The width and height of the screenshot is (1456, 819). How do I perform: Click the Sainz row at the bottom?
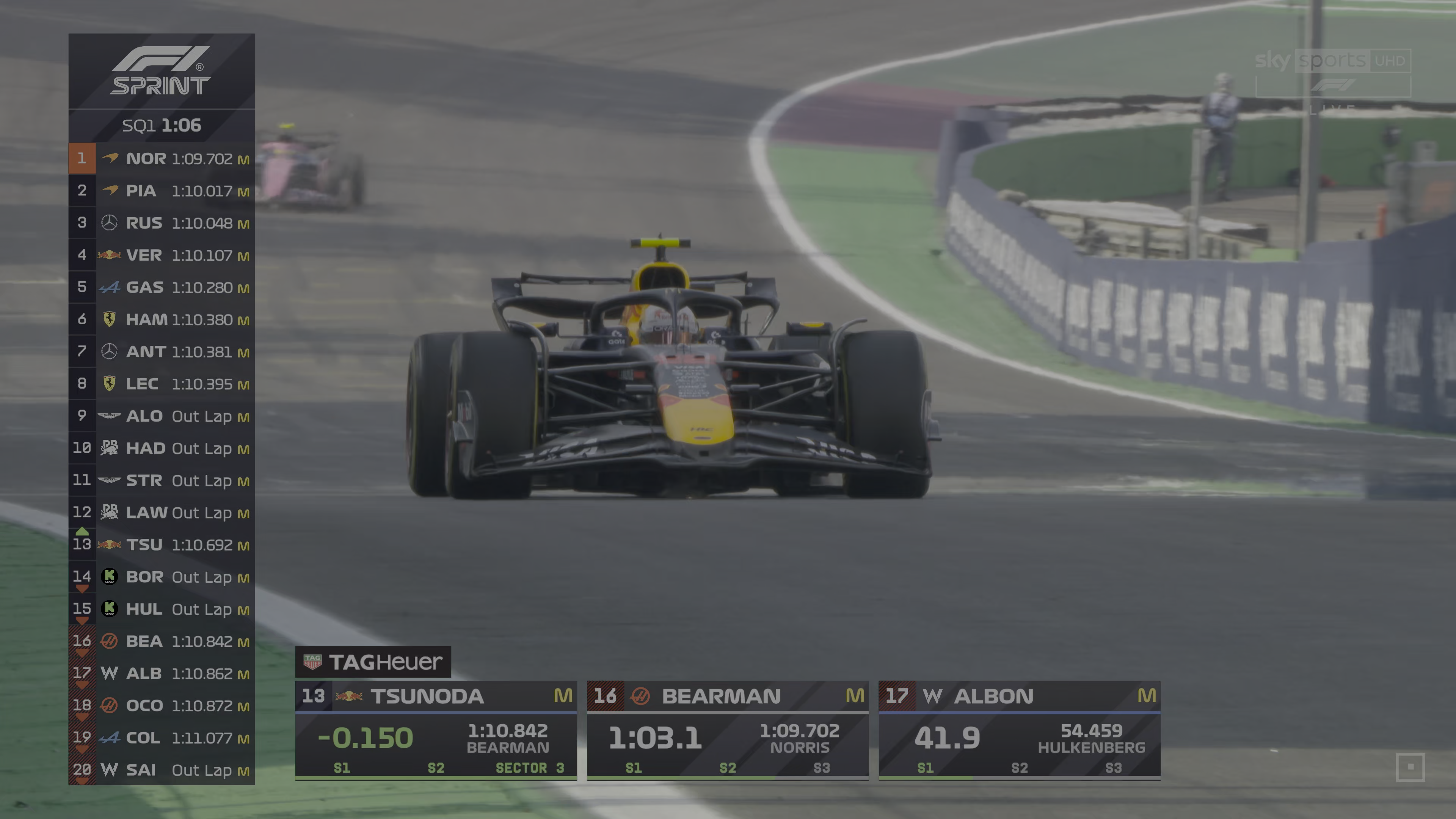162,770
